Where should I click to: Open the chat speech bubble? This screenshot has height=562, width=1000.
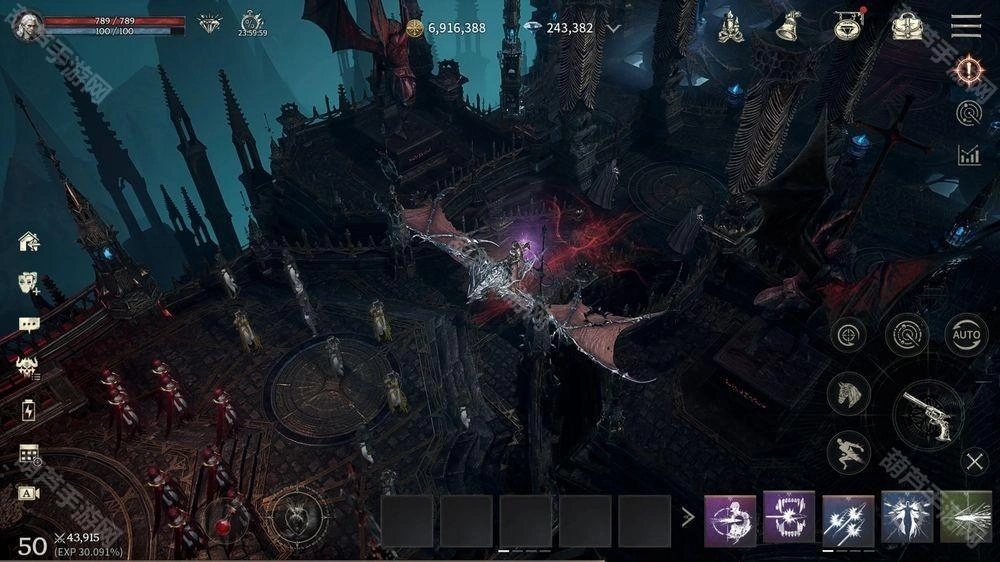coord(29,324)
